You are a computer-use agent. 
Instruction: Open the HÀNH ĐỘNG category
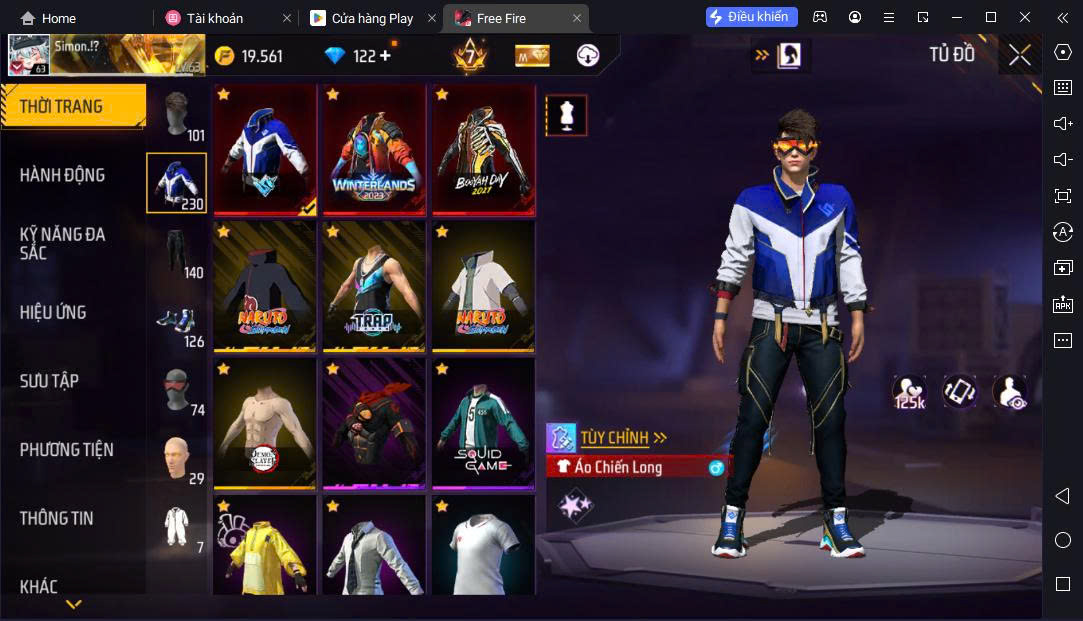62,175
